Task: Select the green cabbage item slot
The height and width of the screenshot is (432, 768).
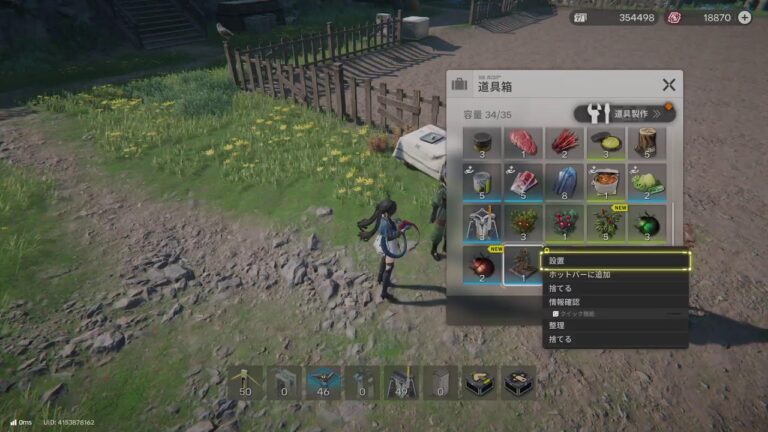Action: tap(647, 184)
